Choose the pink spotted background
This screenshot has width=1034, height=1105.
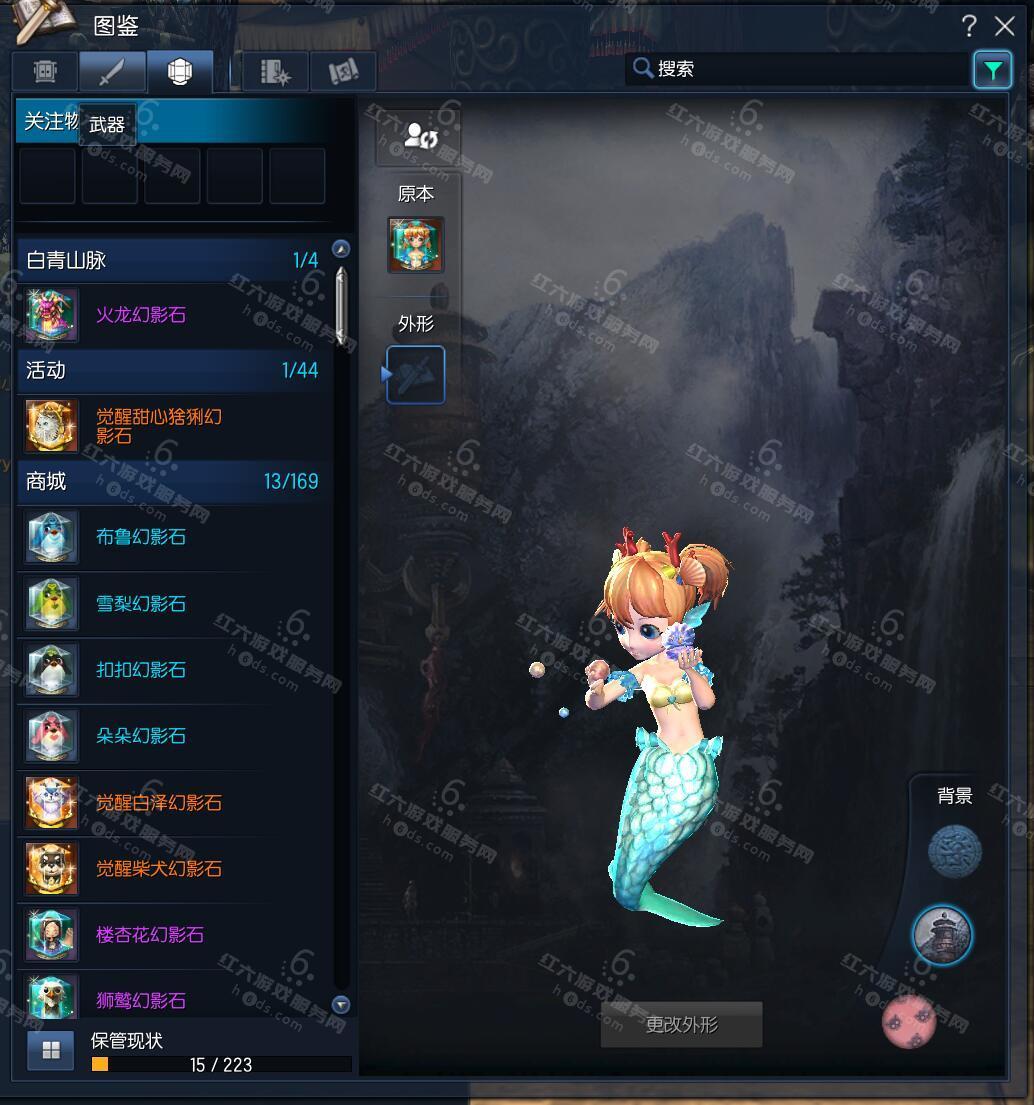[909, 1021]
